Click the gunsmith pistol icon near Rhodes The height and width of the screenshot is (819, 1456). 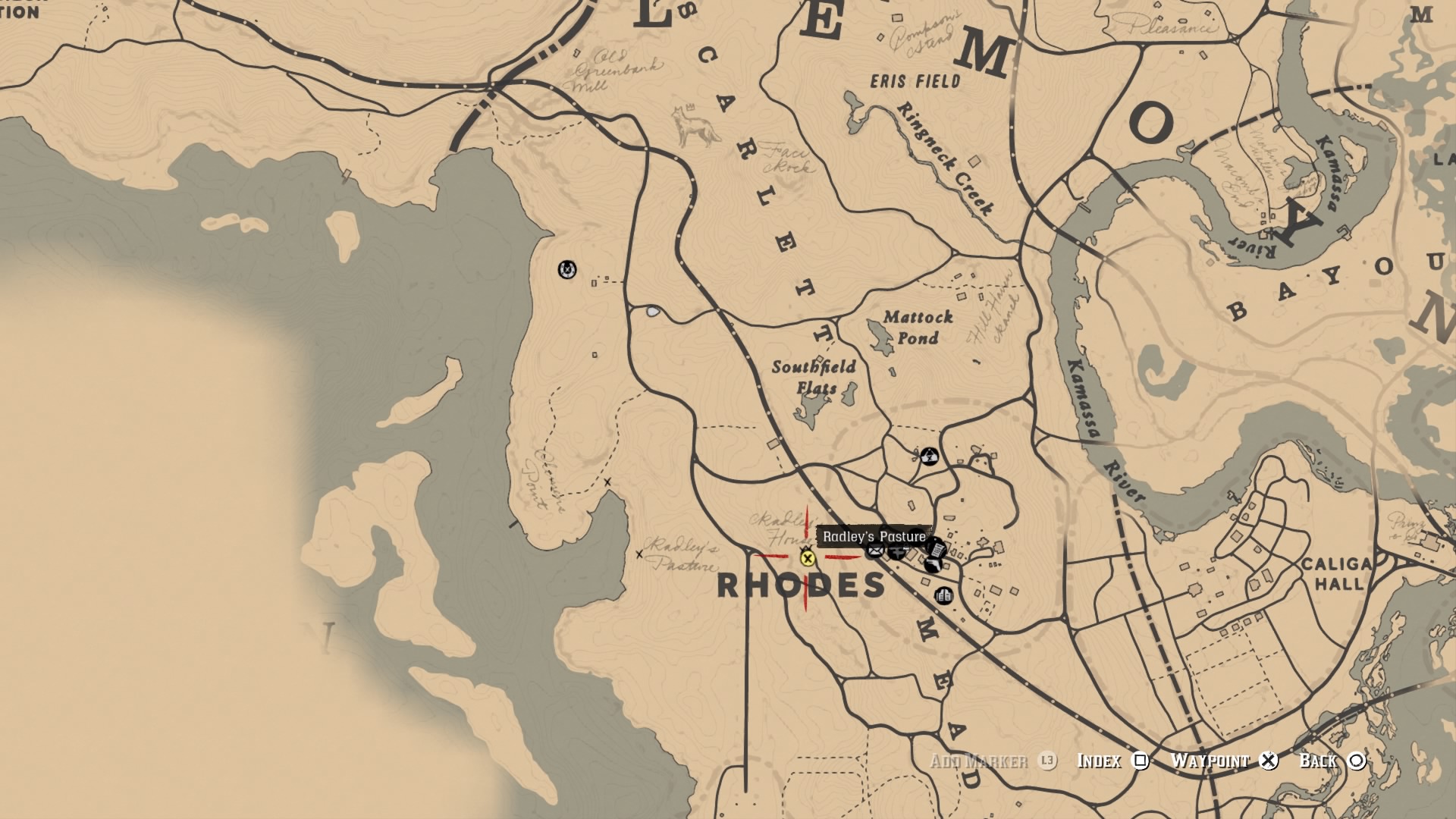933,565
